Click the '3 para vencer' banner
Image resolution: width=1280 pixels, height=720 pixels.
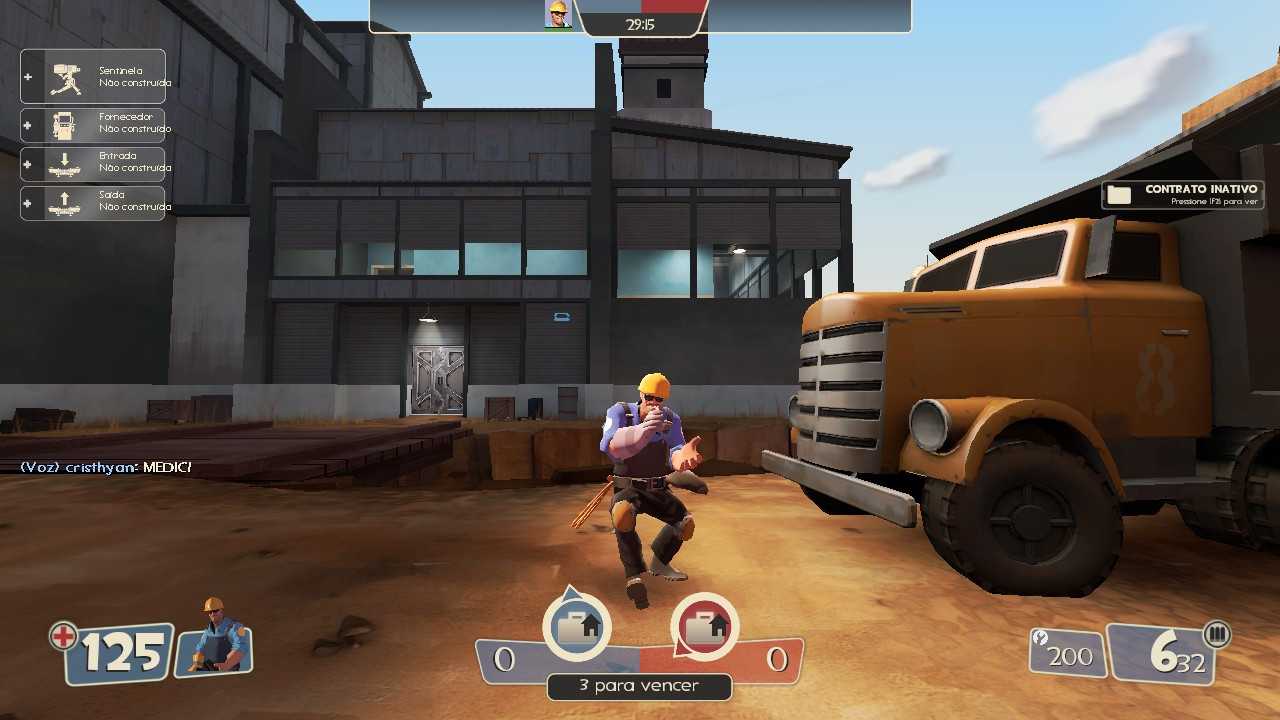[640, 688]
